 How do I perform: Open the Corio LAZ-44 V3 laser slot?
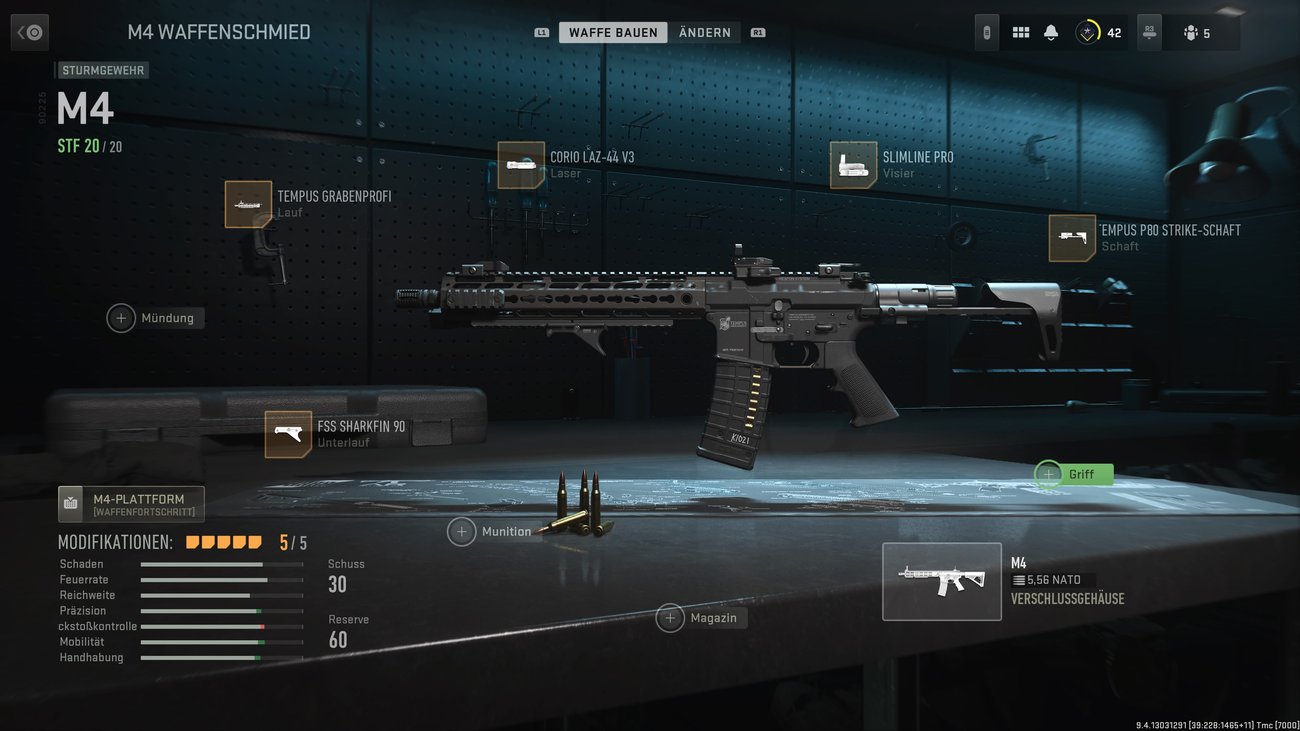click(x=520, y=164)
